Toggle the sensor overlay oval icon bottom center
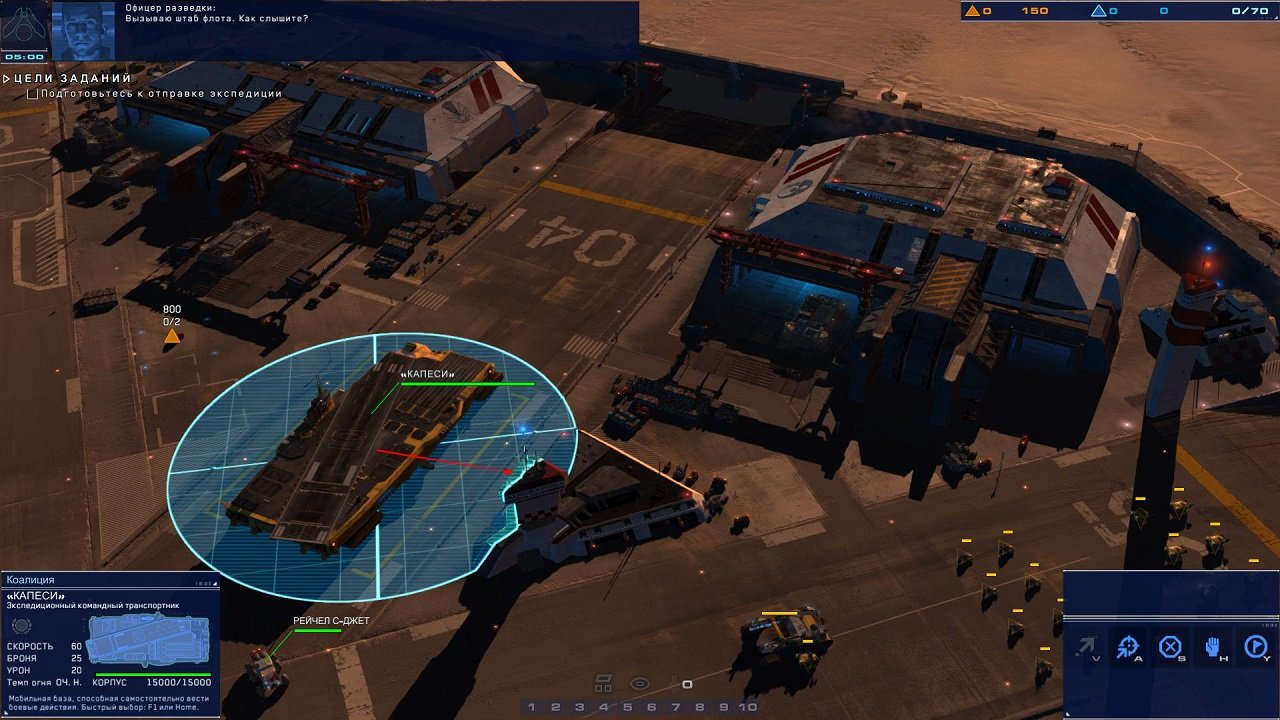 pyautogui.click(x=640, y=684)
